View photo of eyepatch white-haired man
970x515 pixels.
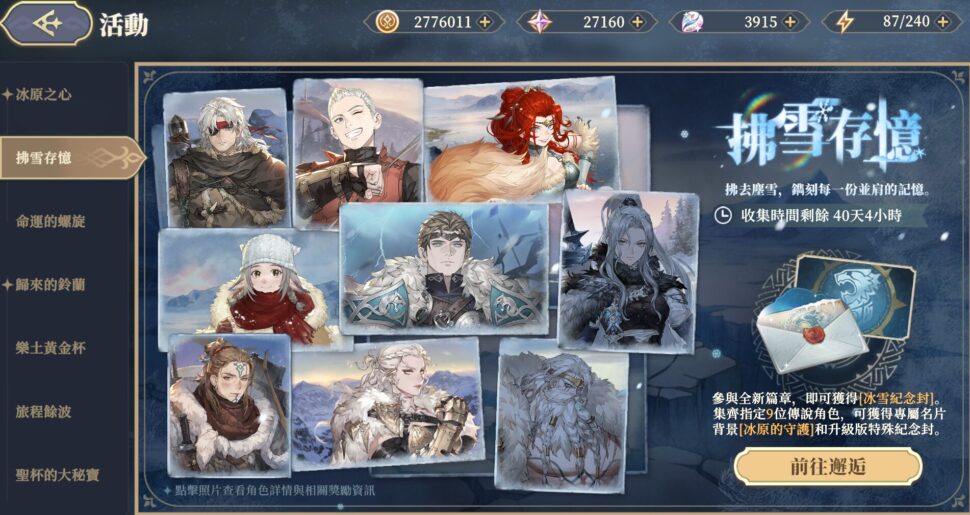click(225, 158)
